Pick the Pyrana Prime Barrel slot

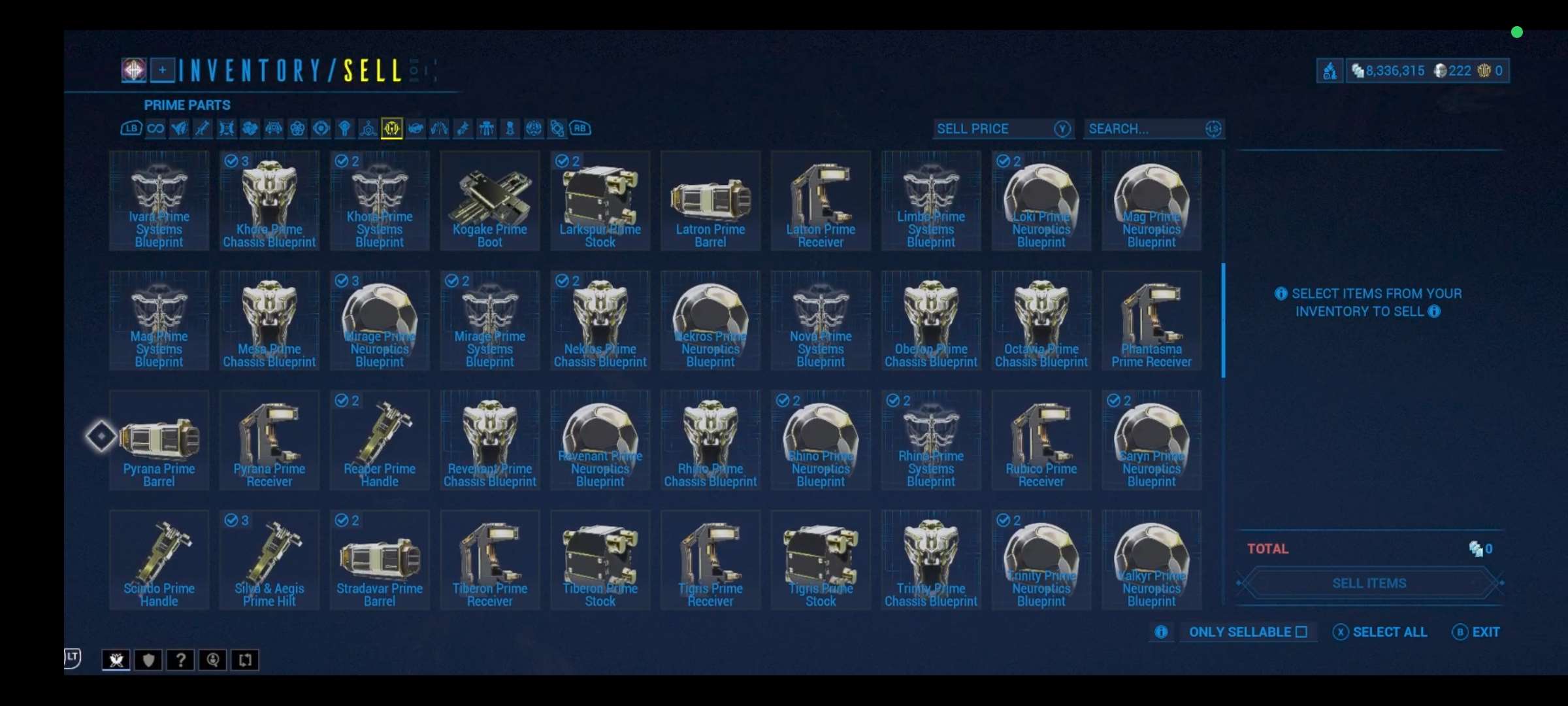(x=159, y=440)
